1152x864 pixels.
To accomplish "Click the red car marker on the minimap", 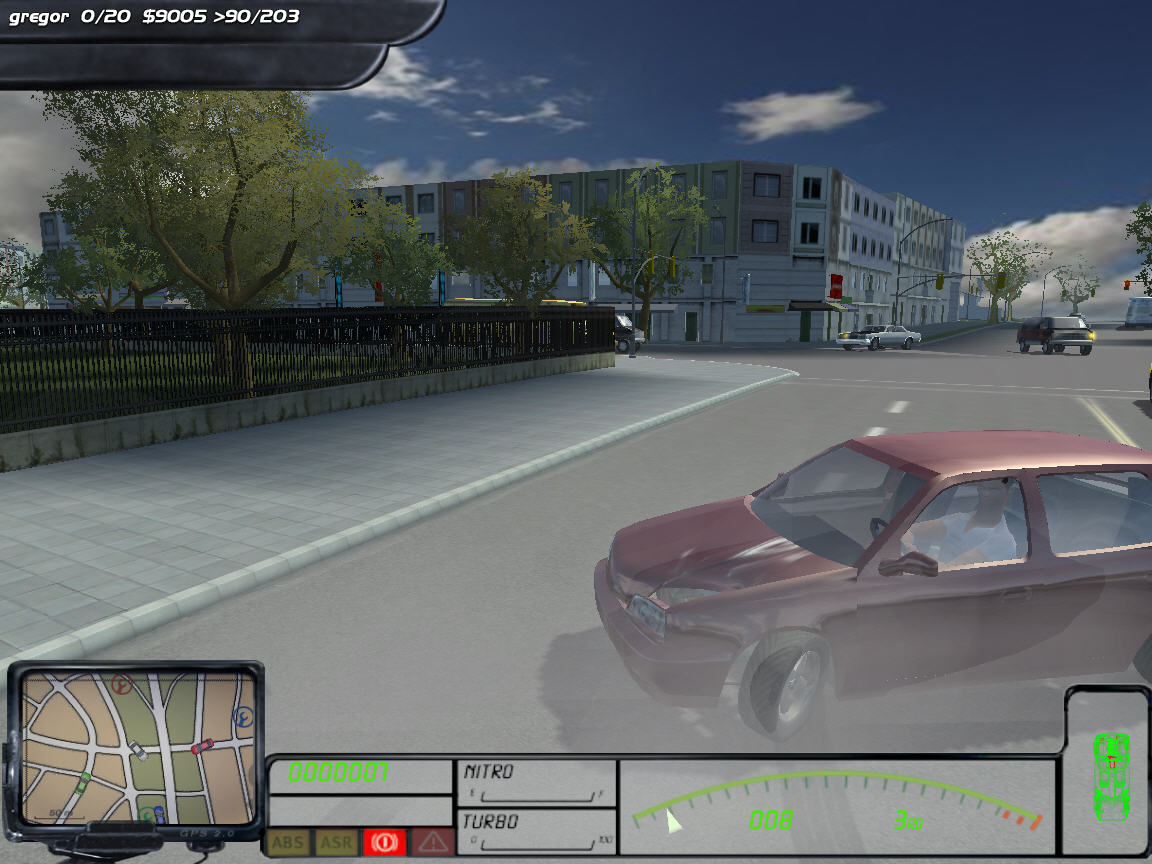I will coord(202,746).
